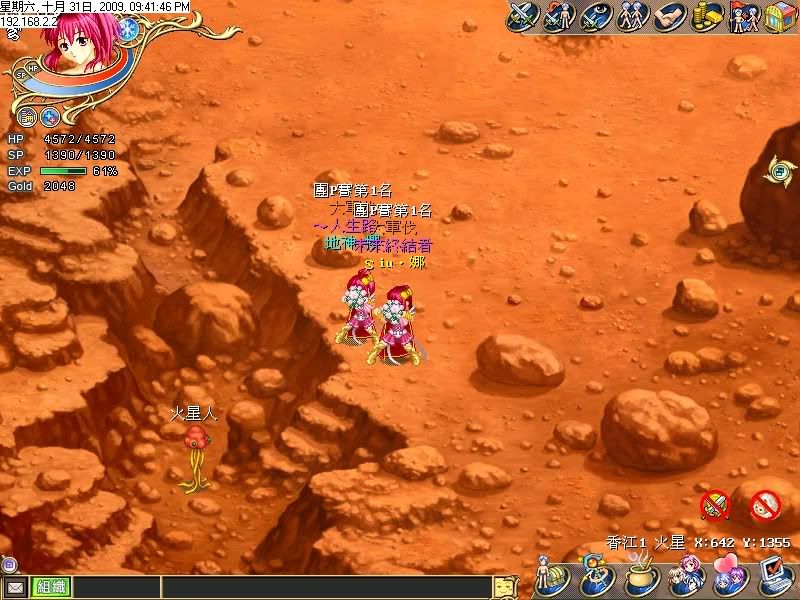Activate the sword with eye icon
Viewport: 800px width, 600px height.
click(594, 17)
